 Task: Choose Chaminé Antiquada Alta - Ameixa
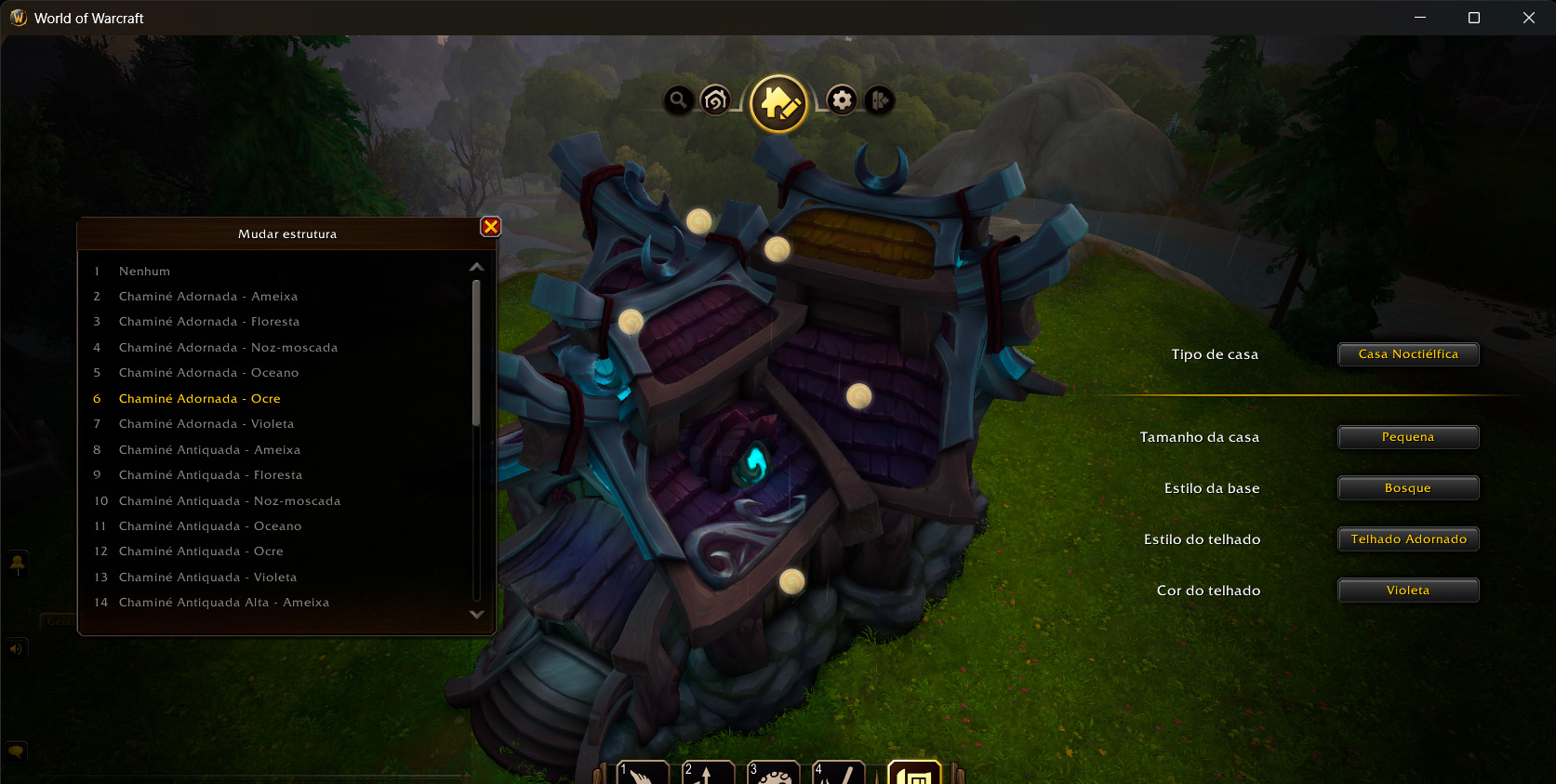(223, 603)
